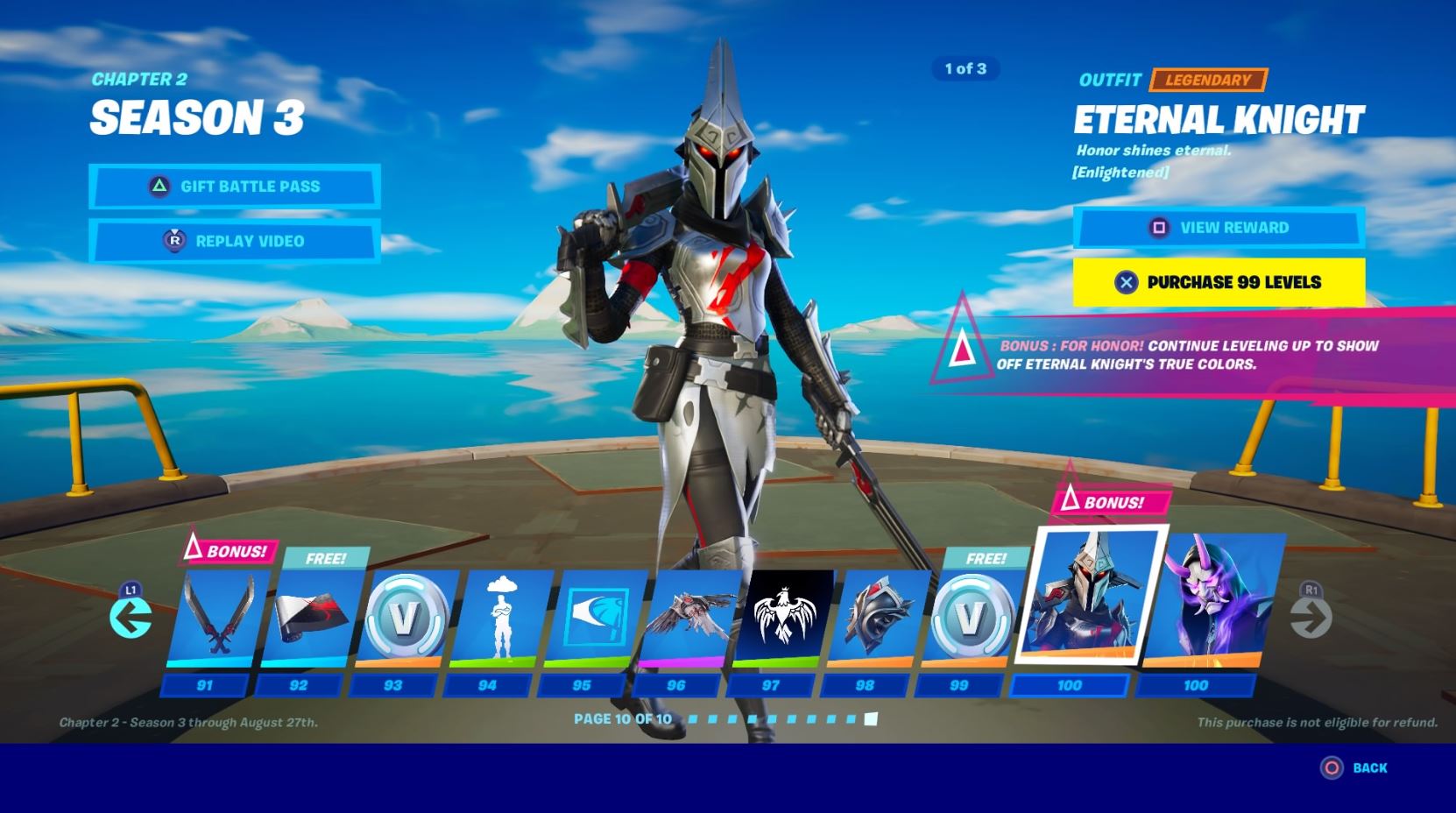
Task: Open the Gift Battle Pass option
Action: point(234,187)
